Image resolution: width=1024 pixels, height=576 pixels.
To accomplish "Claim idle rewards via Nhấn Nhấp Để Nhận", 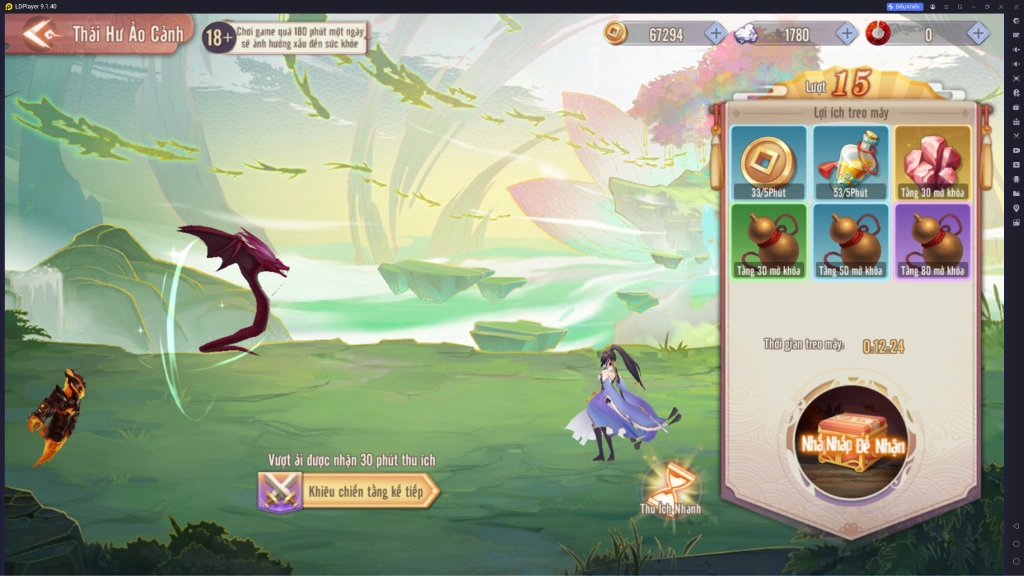I will 850,442.
